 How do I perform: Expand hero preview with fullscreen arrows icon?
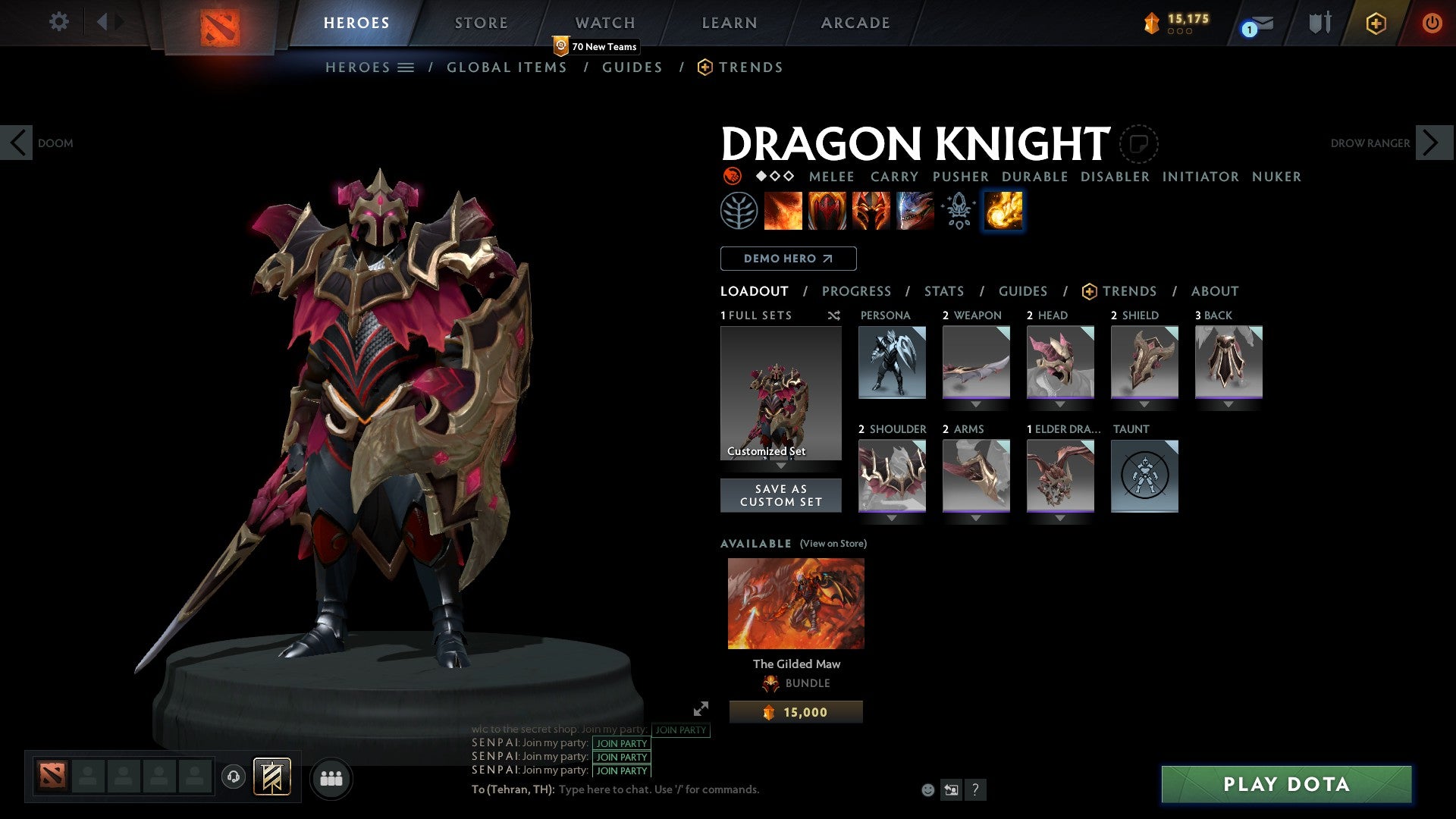point(700,711)
